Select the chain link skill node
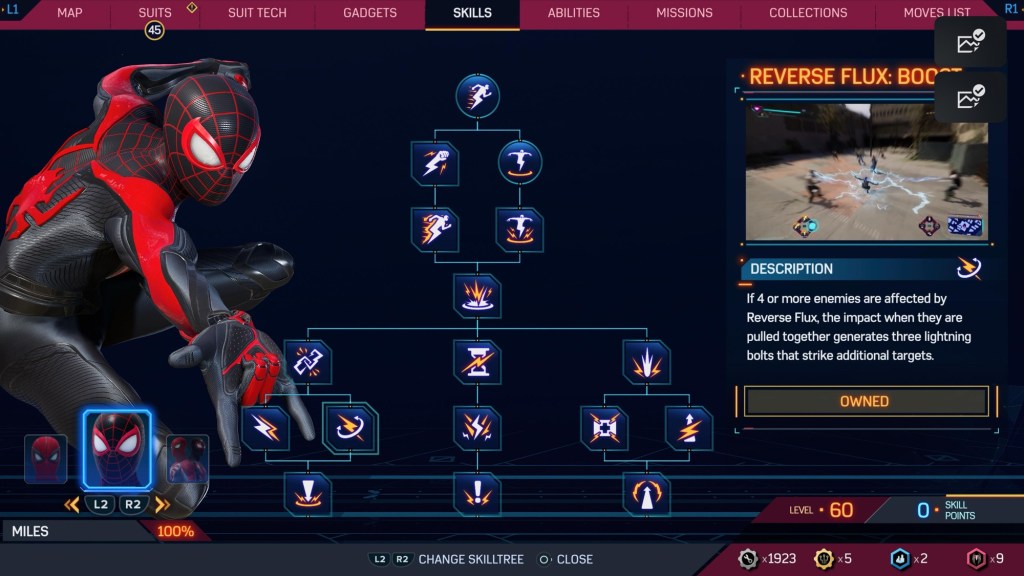The width and height of the screenshot is (1024, 576). tap(307, 362)
